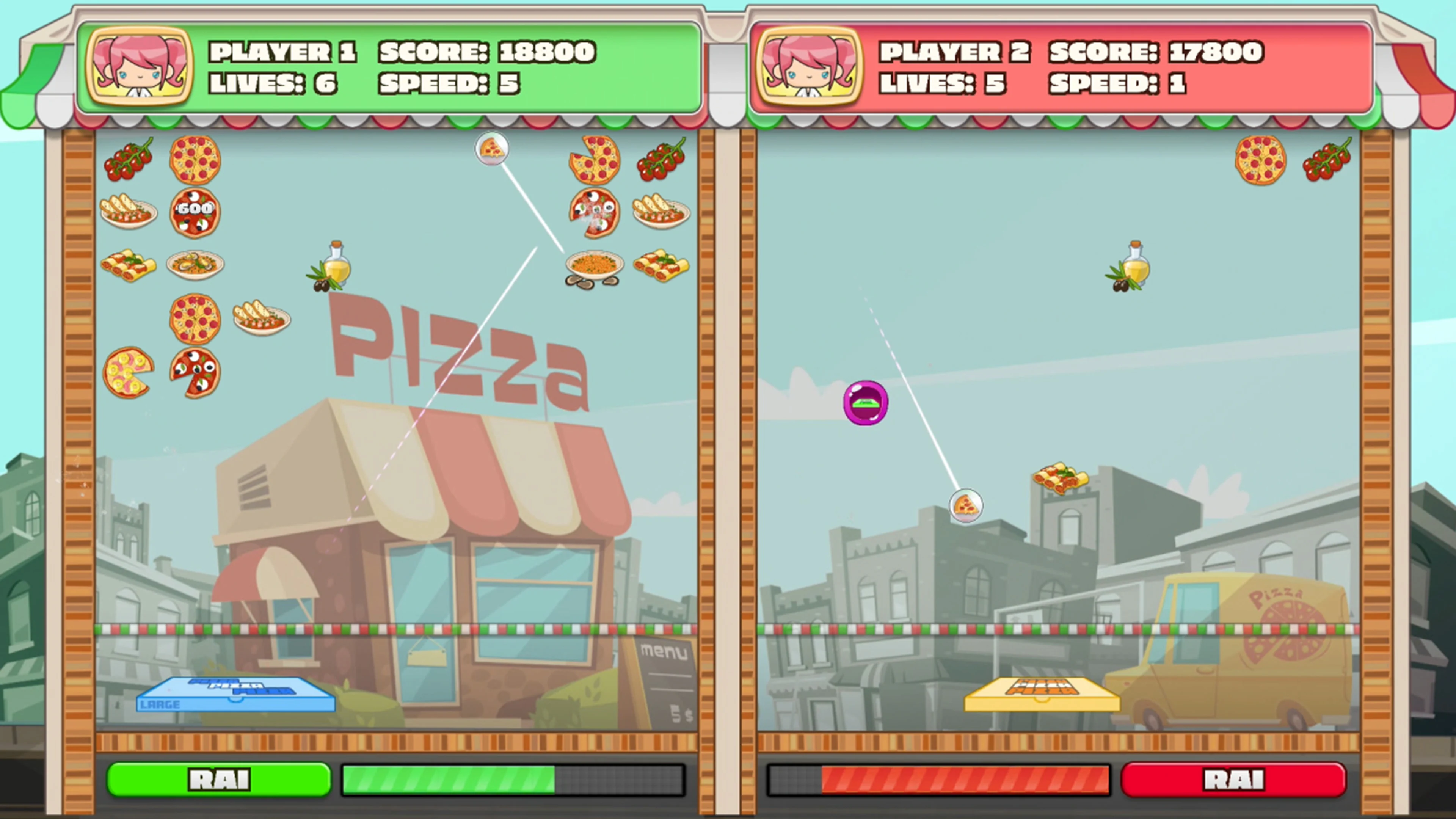Click the 600-point pizza in Player 1's grid

click(195, 212)
